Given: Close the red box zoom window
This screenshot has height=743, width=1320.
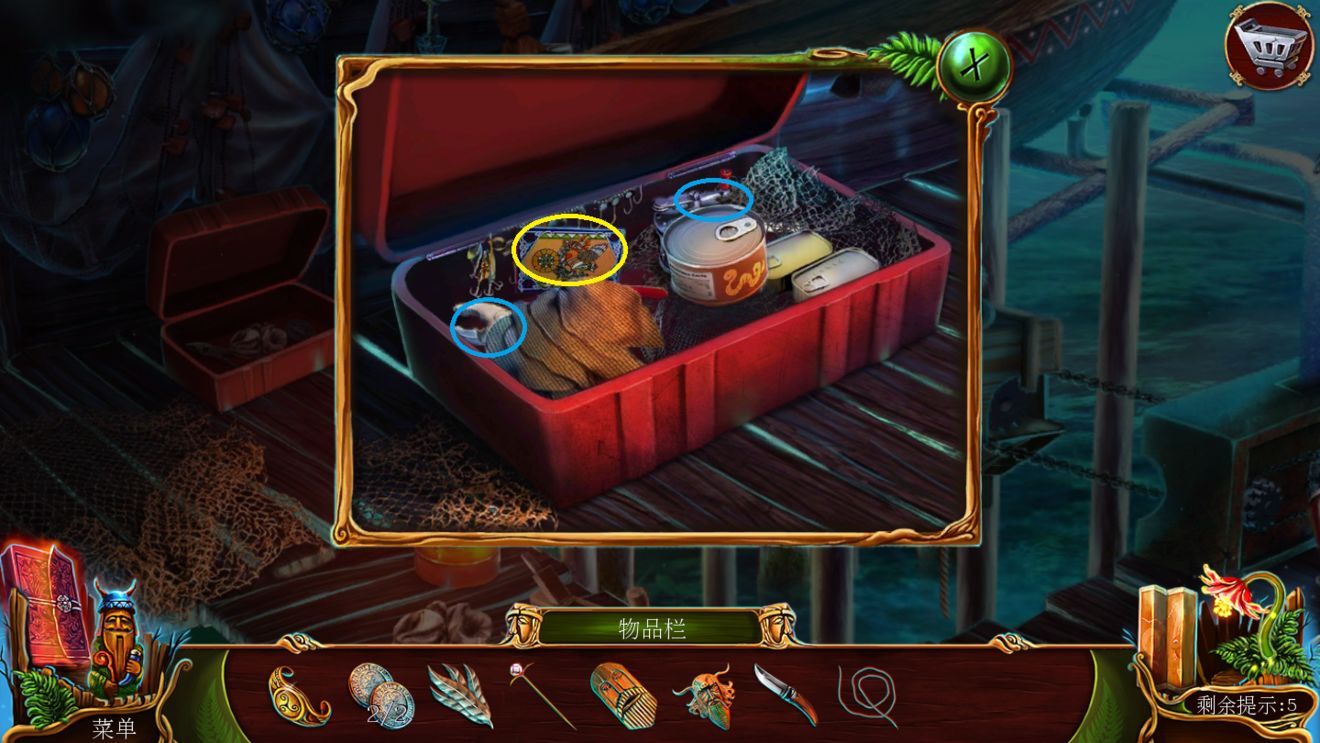Looking at the screenshot, I should 973,67.
